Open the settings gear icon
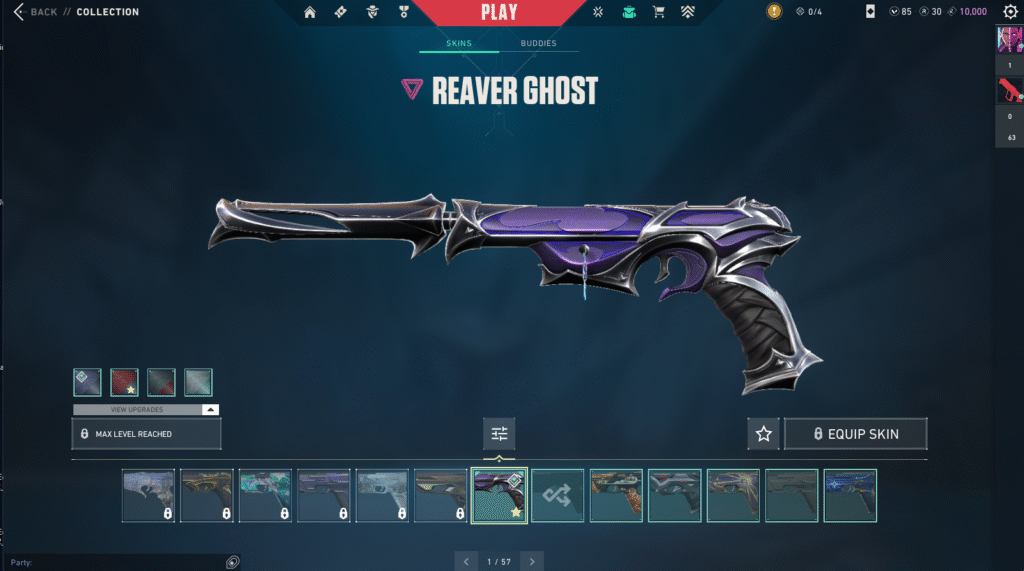The image size is (1024, 571). pyautogui.click(x=1010, y=12)
